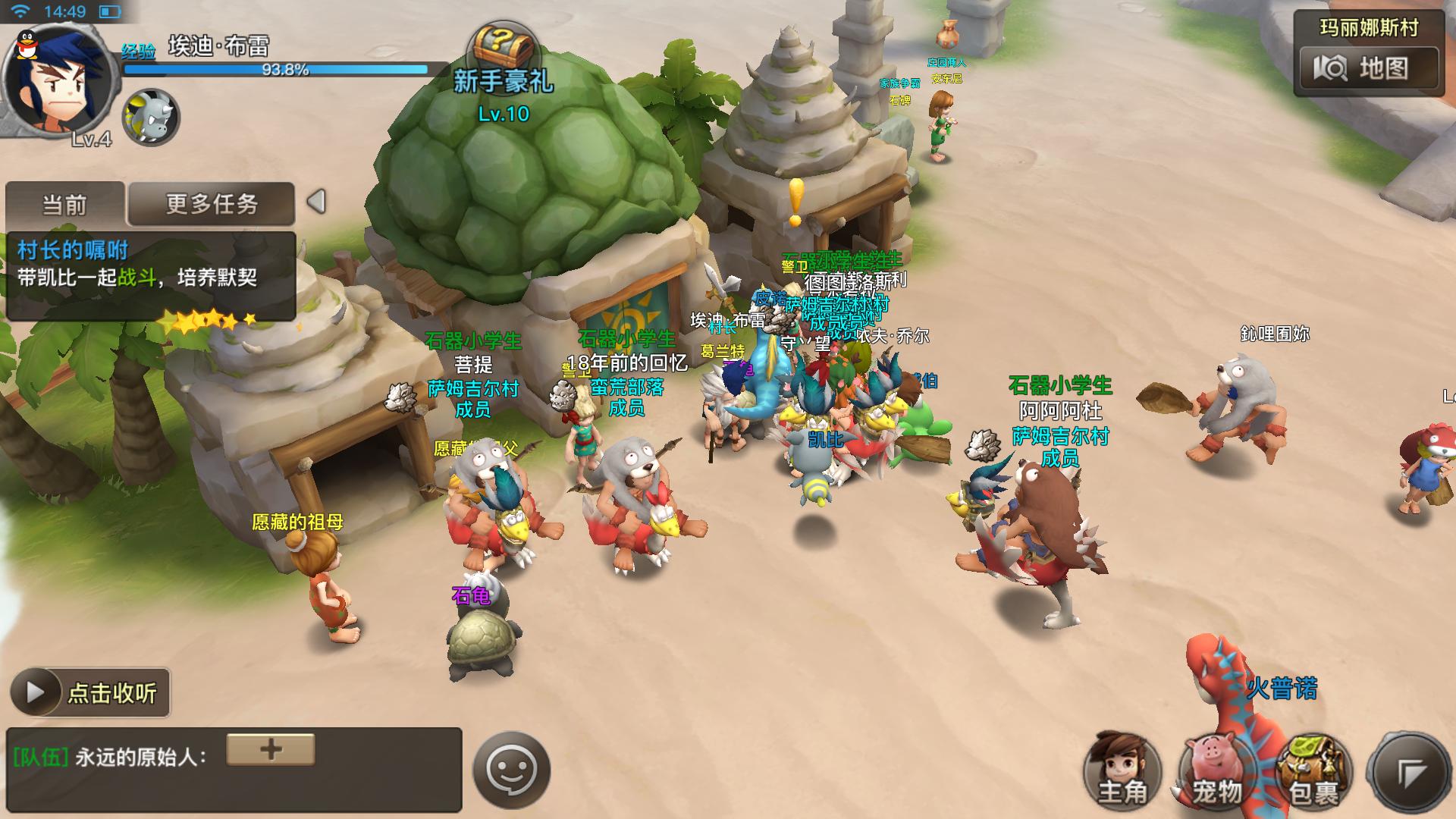Open the emoji smiley button
Image resolution: width=1456 pixels, height=819 pixels.
click(x=511, y=770)
